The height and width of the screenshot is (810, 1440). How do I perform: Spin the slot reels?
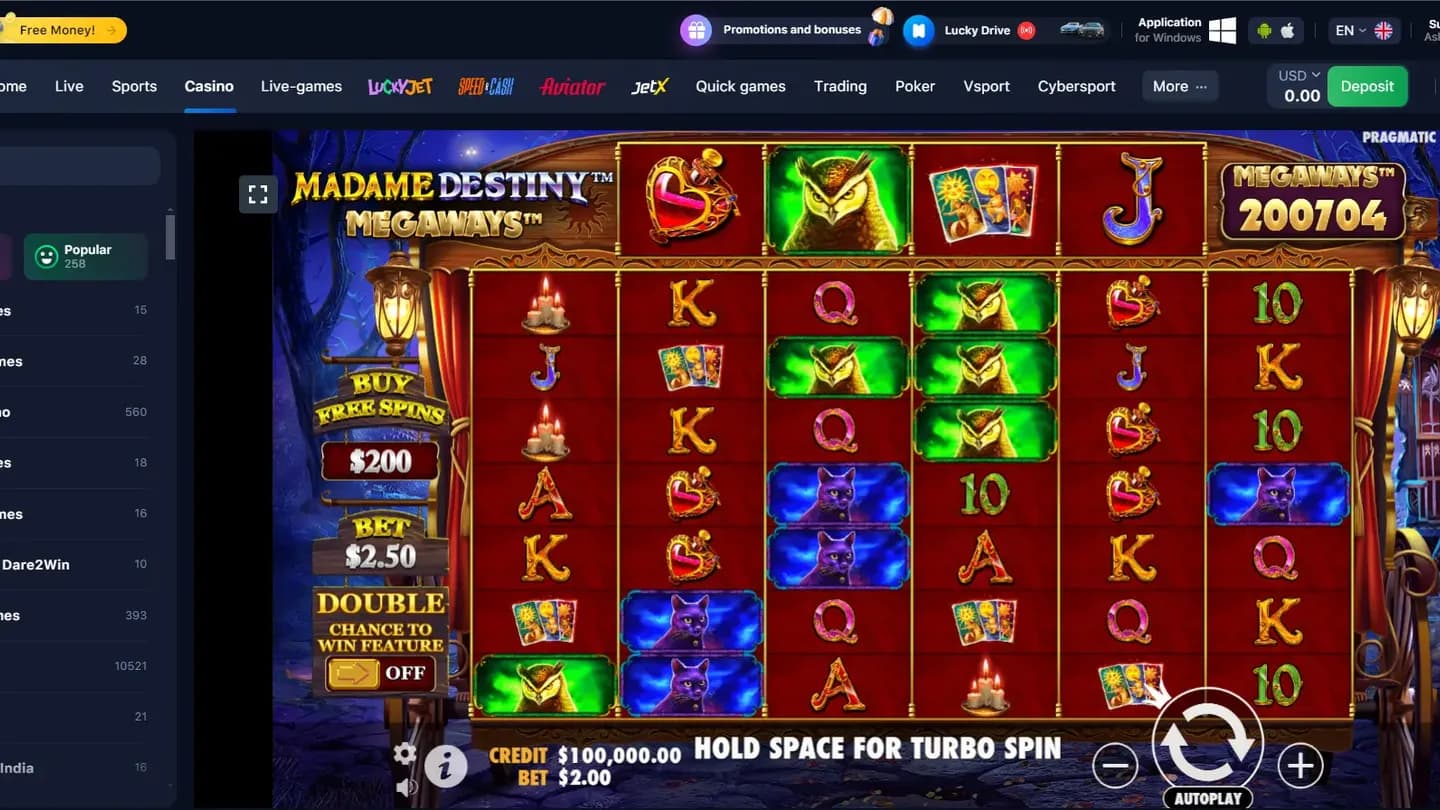pos(1207,741)
